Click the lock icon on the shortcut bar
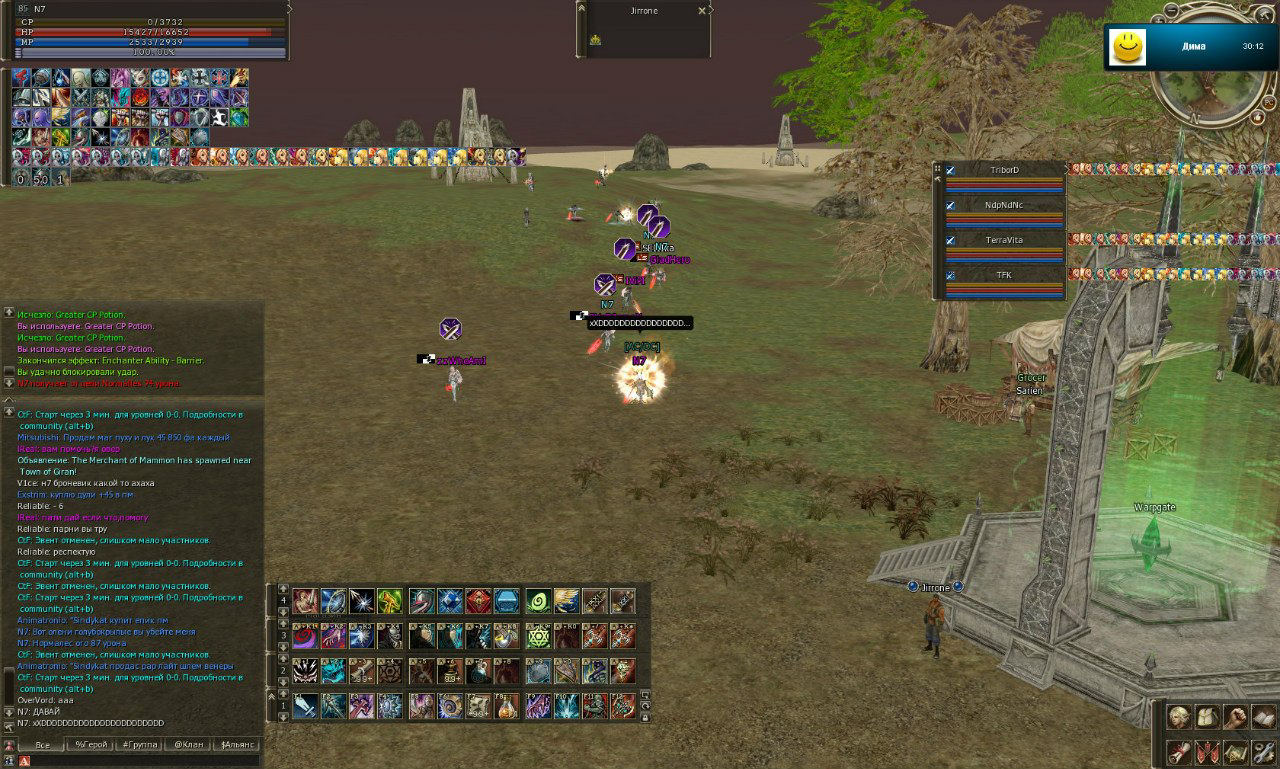 (x=645, y=717)
